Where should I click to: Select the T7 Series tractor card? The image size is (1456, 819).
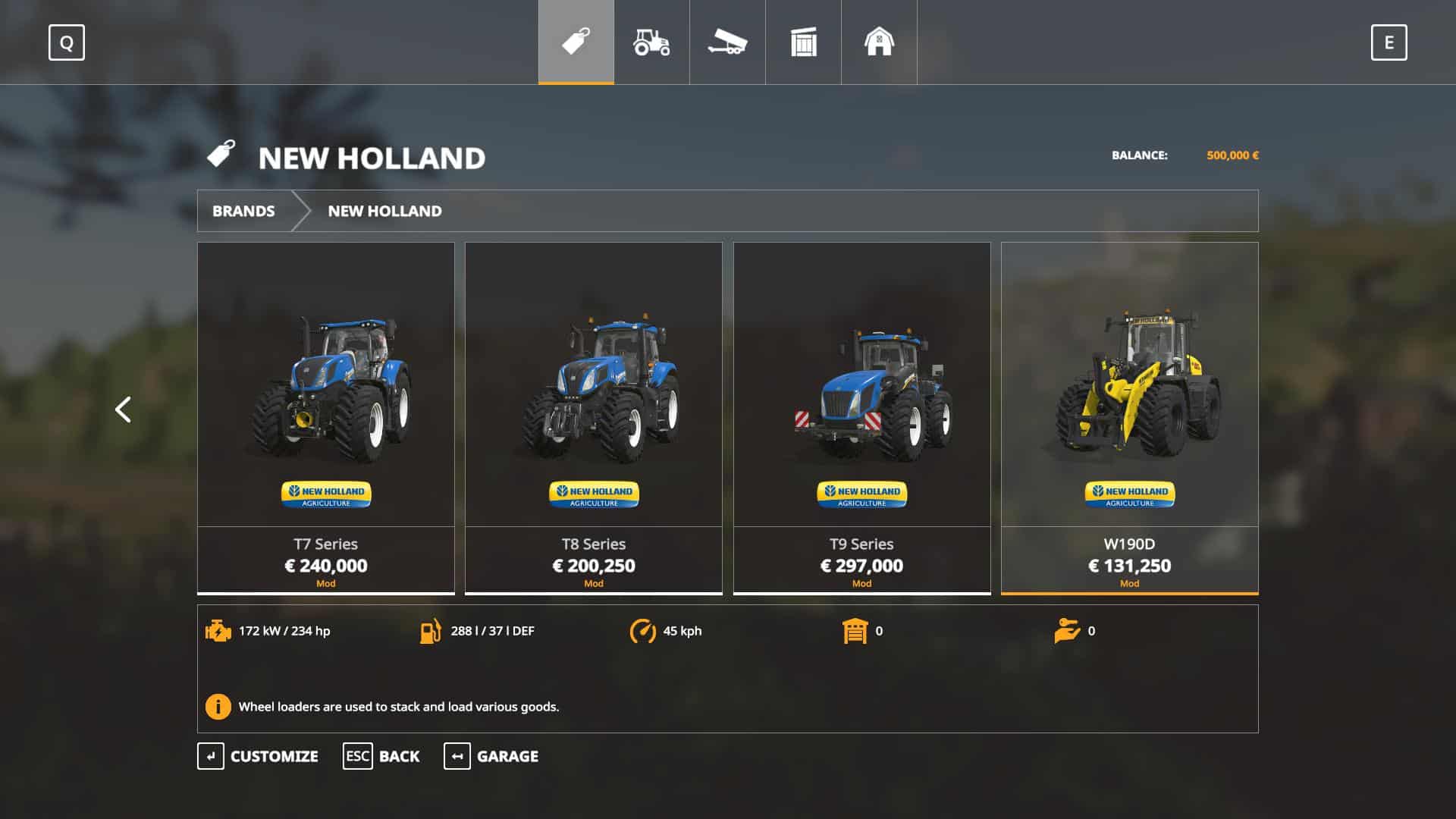pyautogui.click(x=326, y=417)
